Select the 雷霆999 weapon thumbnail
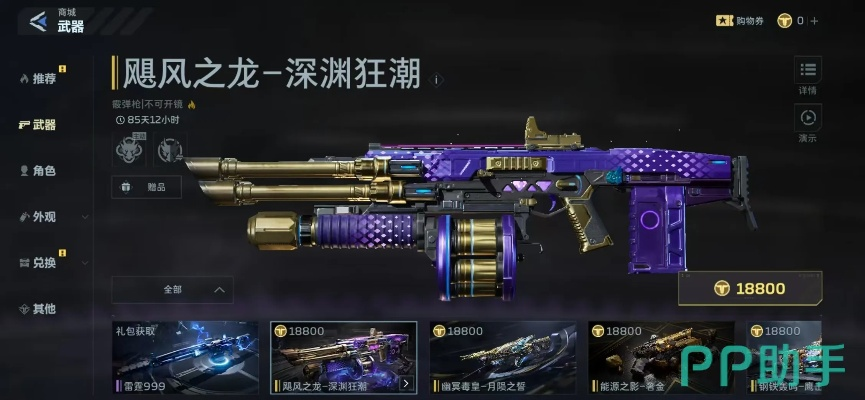This screenshot has width=865, height=400. pos(185,358)
